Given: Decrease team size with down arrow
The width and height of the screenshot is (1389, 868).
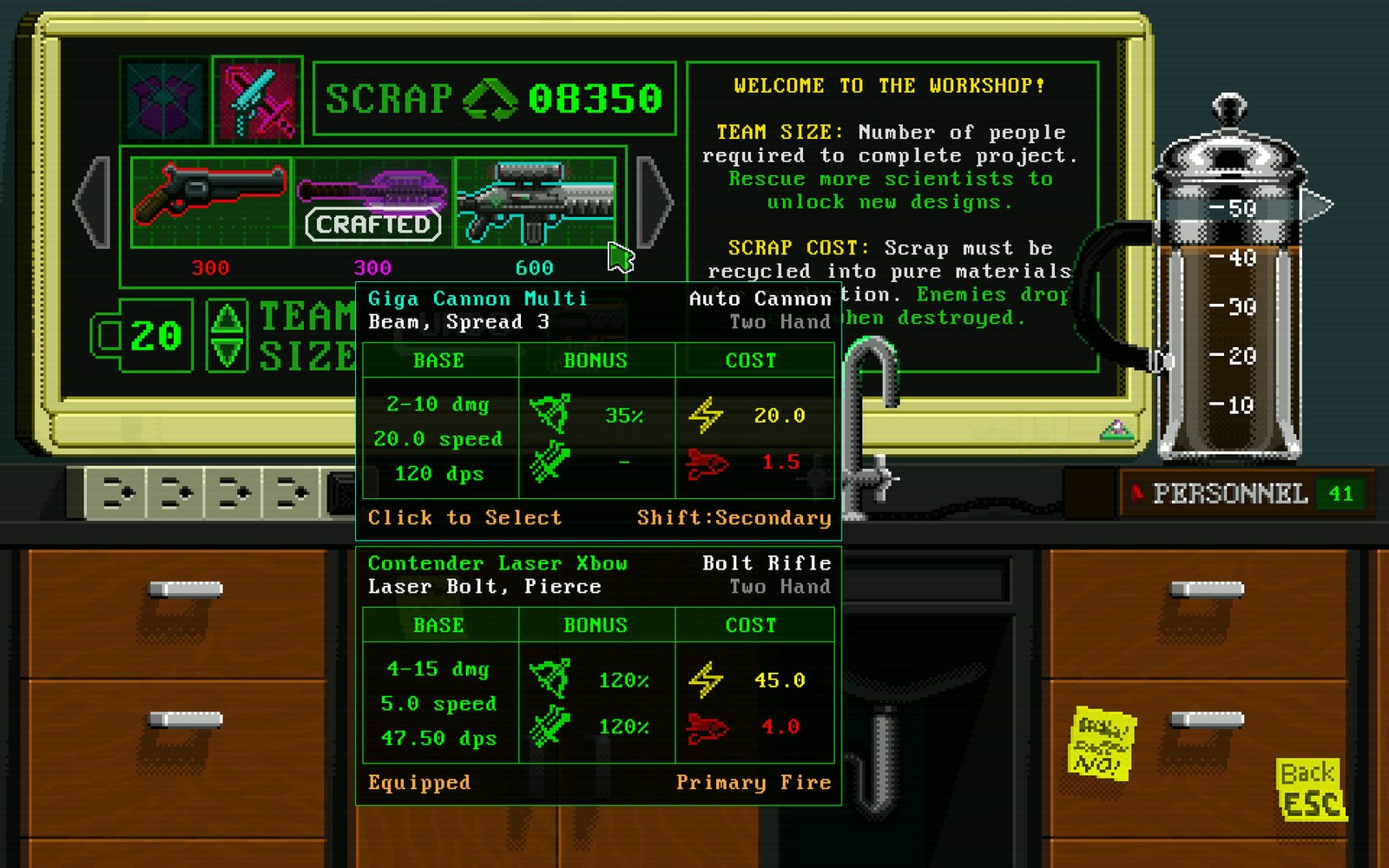Looking at the screenshot, I should point(227,353).
